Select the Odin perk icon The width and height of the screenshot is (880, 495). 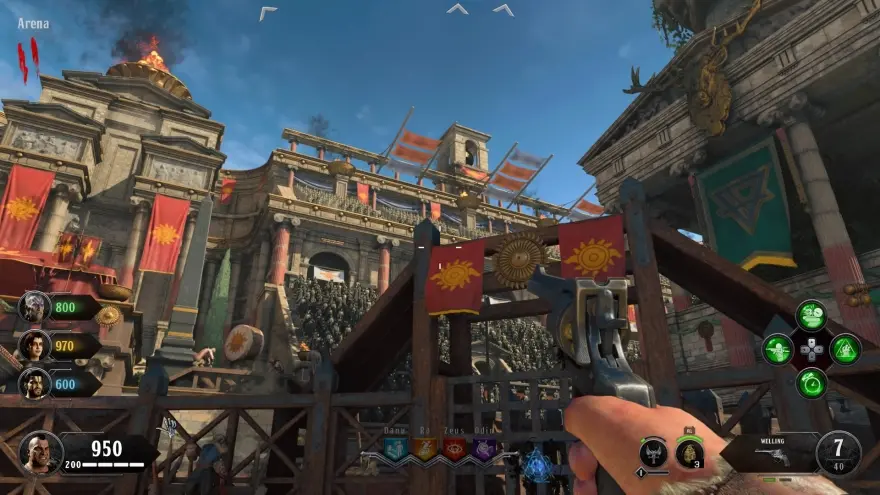pyautogui.click(x=484, y=449)
